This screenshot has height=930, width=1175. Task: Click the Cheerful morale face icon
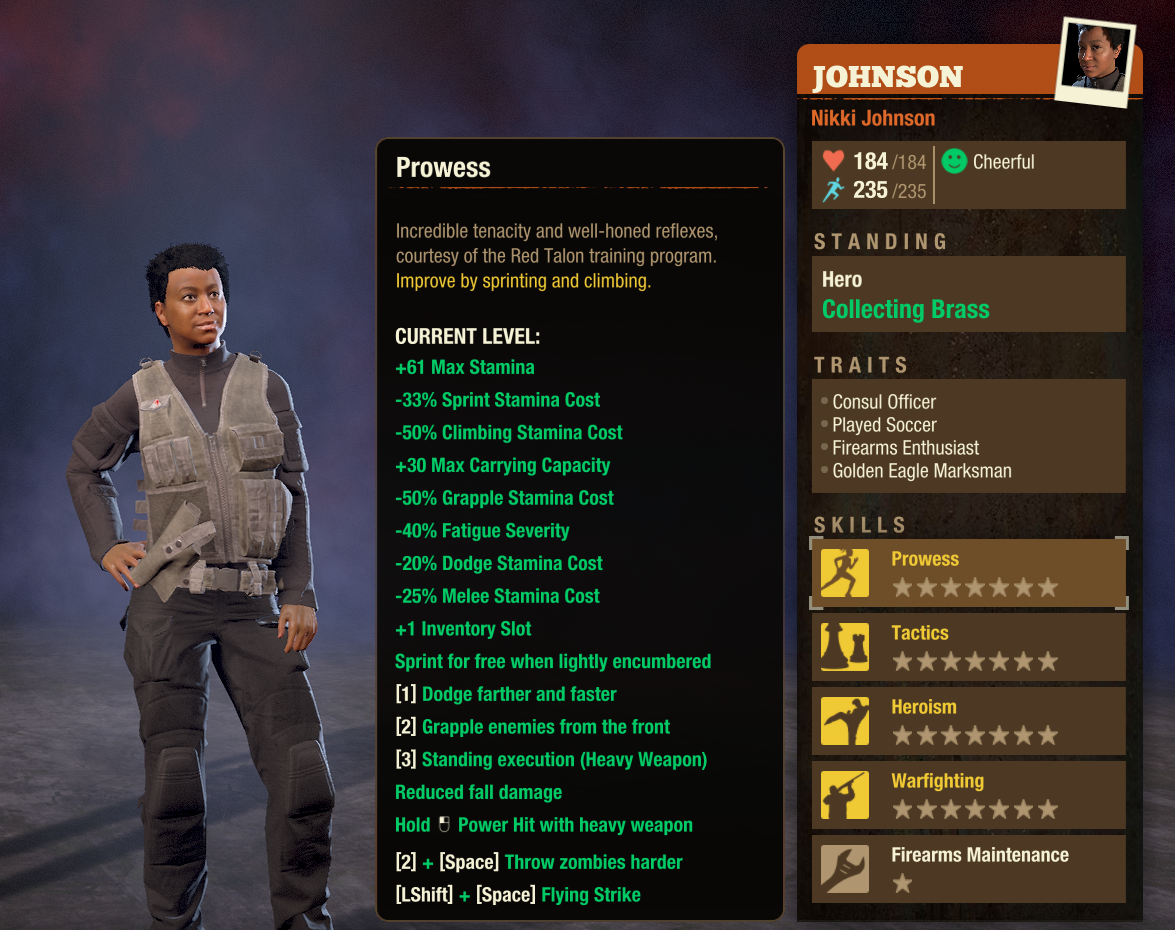pos(955,161)
